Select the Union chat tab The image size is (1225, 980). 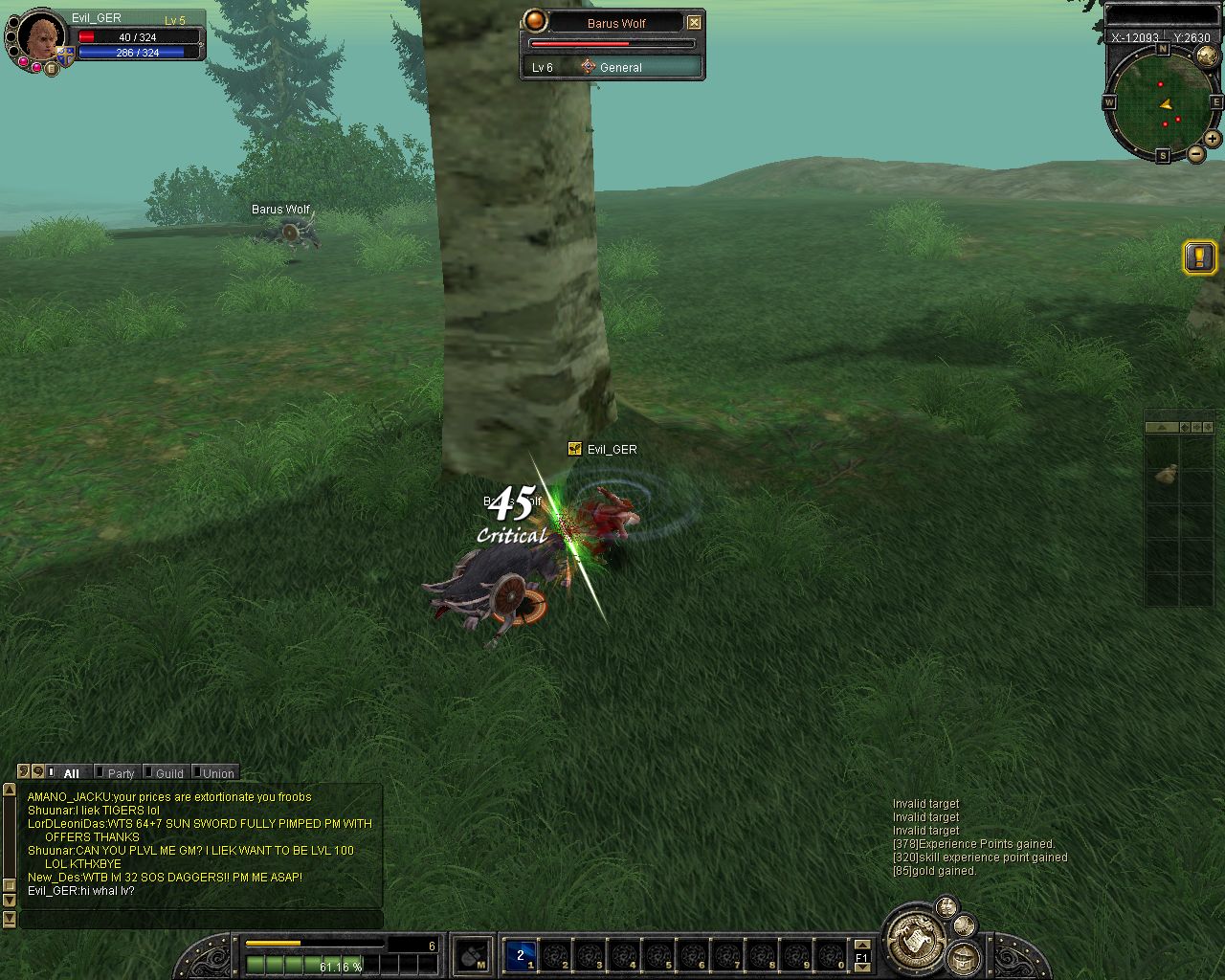pyautogui.click(x=217, y=773)
